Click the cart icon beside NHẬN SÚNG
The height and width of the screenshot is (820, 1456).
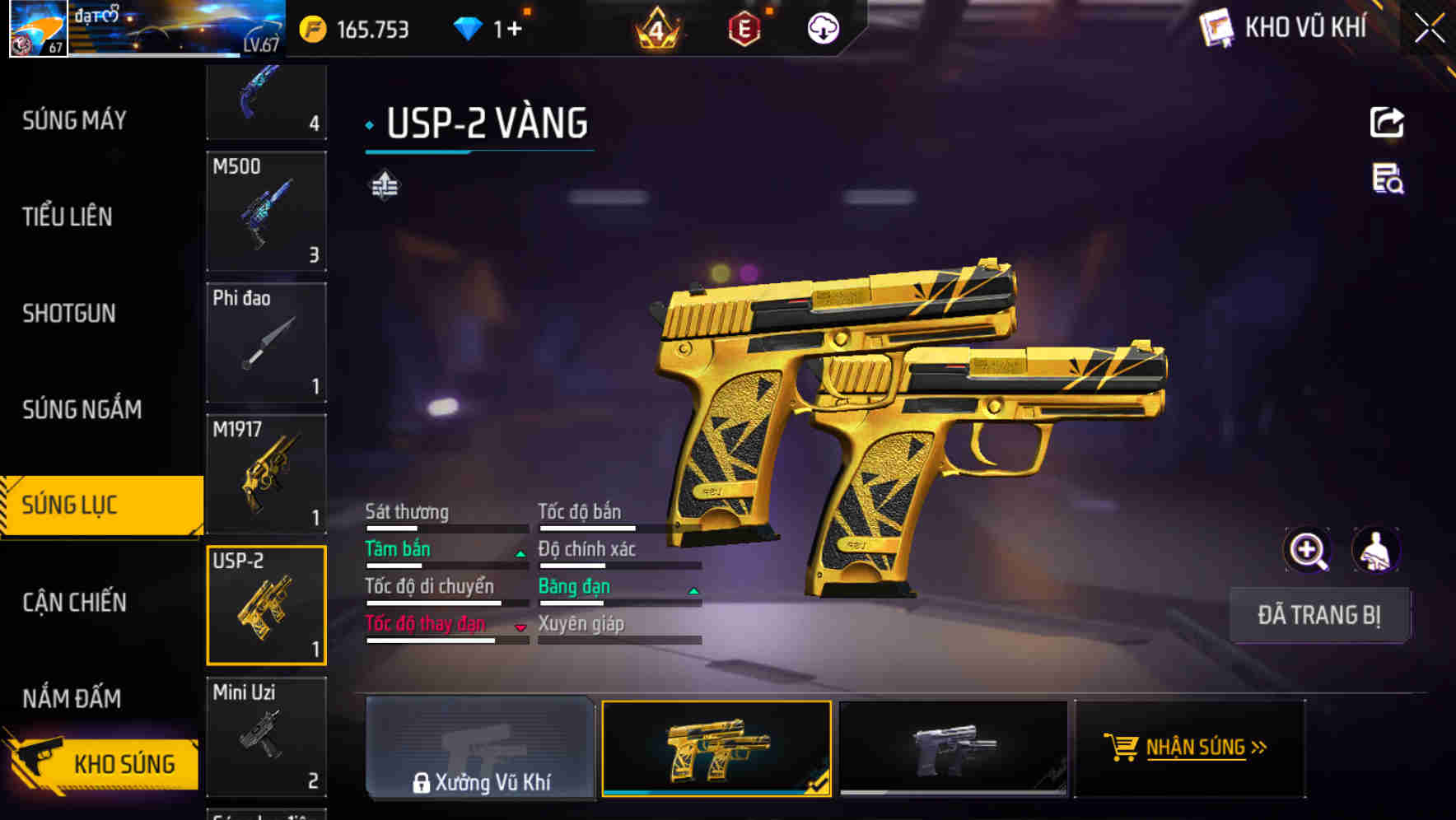(1122, 748)
